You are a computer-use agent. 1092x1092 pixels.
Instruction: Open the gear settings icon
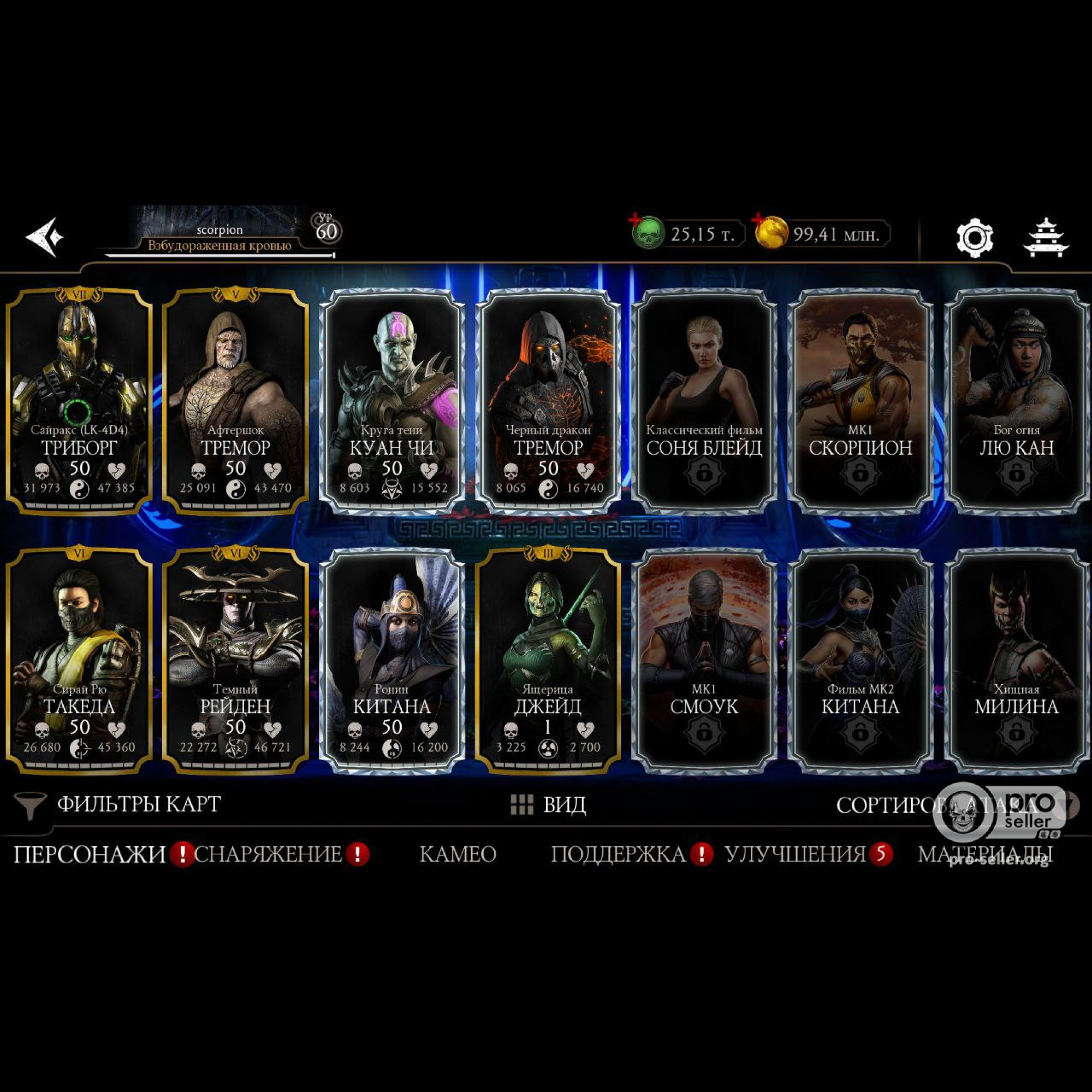975,238
